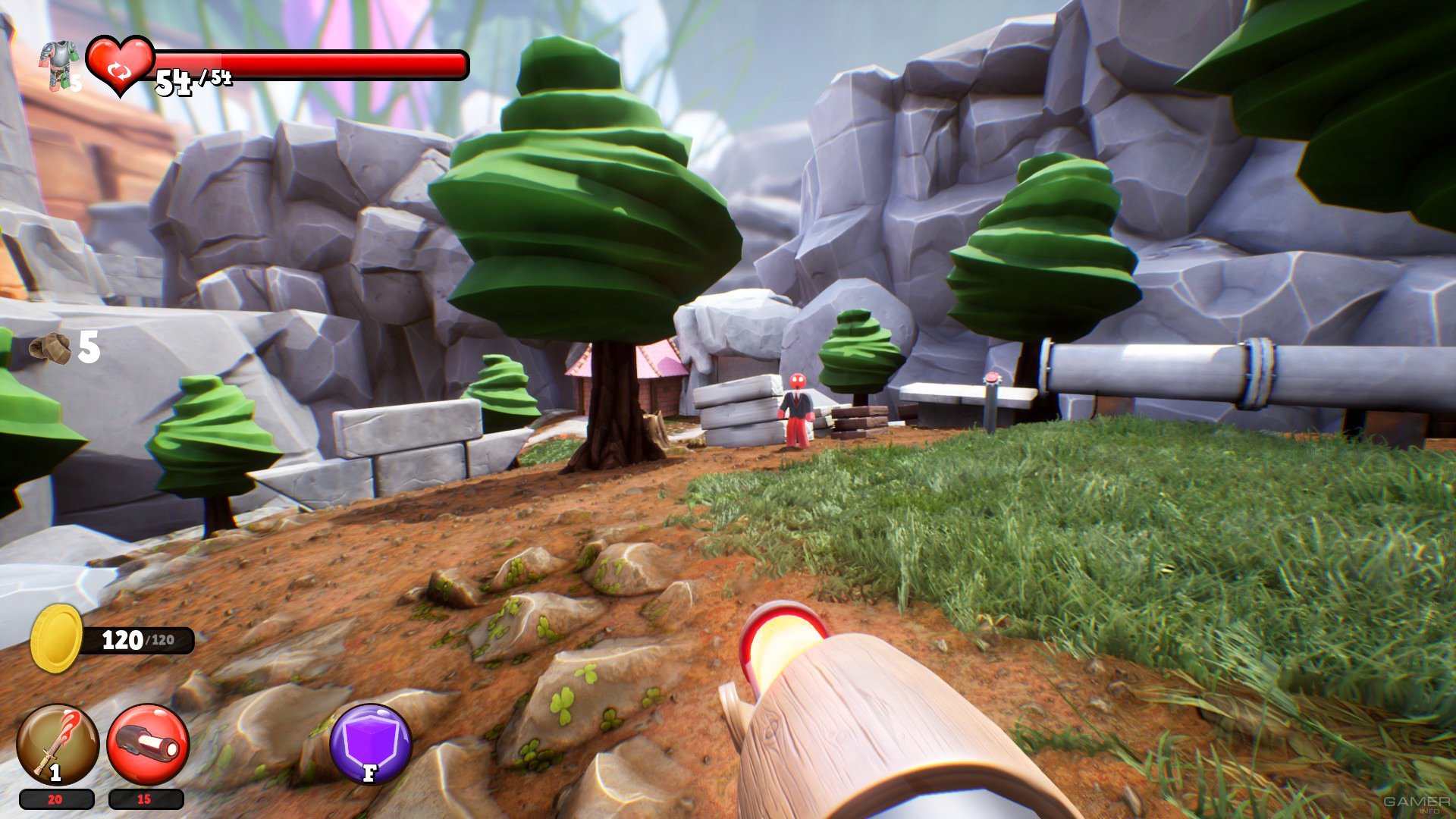The image size is (1456, 819).
Task: Select the brown rock resource icon
Action: [x=50, y=348]
